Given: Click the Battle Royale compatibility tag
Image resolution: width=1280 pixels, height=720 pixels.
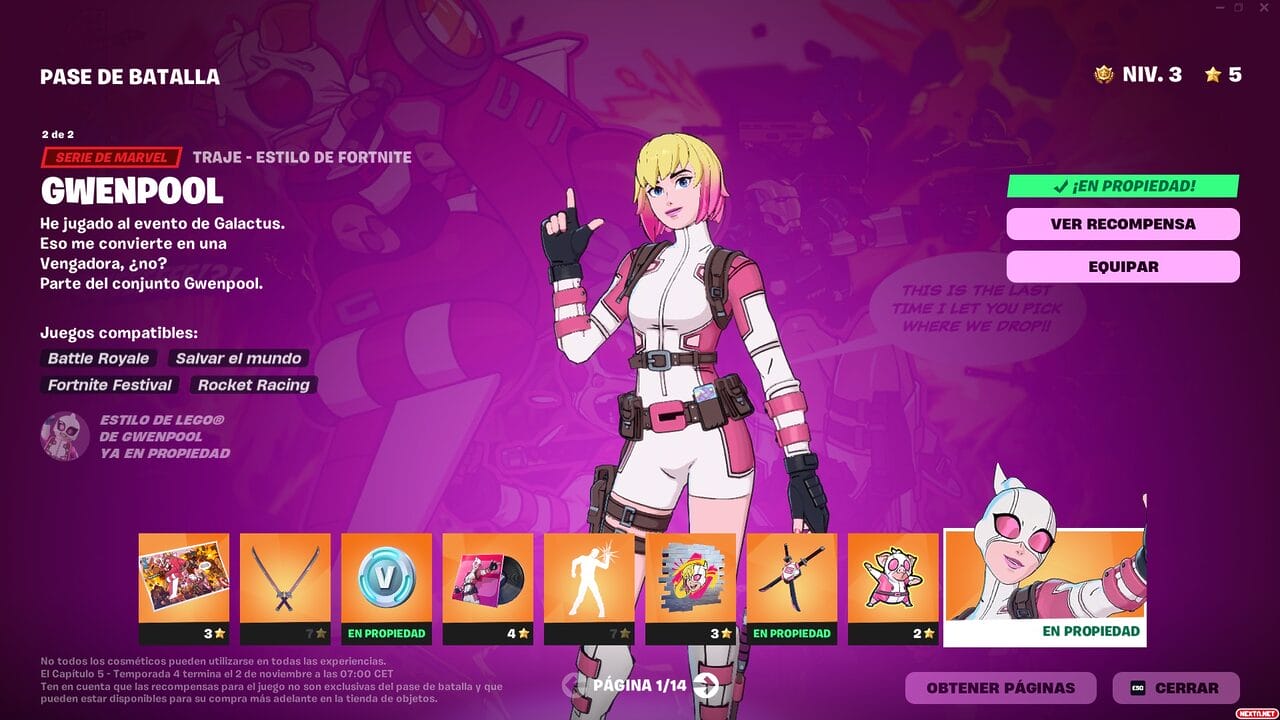Looking at the screenshot, I should click(97, 358).
